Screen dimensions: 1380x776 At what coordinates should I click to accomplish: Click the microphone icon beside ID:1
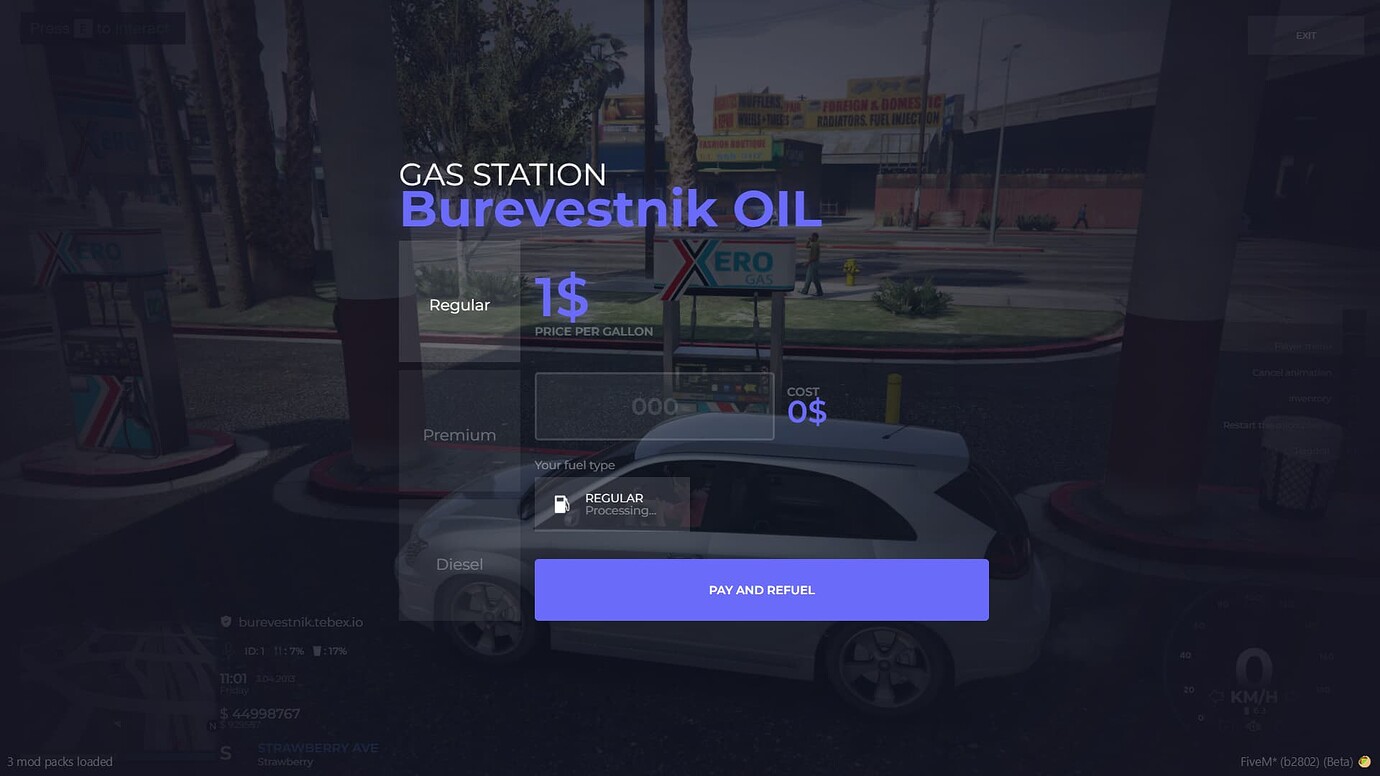229,650
